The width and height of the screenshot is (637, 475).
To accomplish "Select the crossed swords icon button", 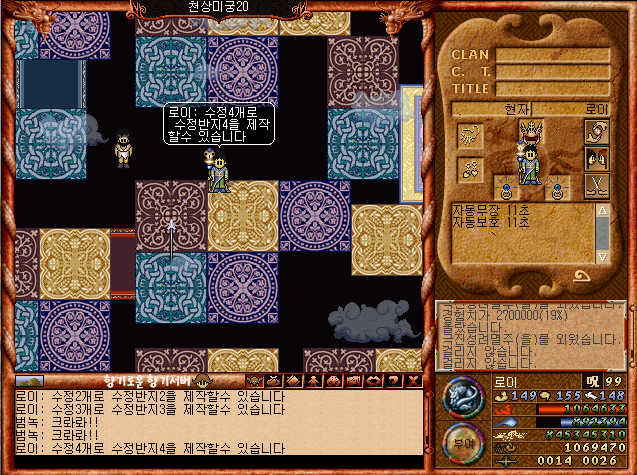I will click(x=596, y=186).
